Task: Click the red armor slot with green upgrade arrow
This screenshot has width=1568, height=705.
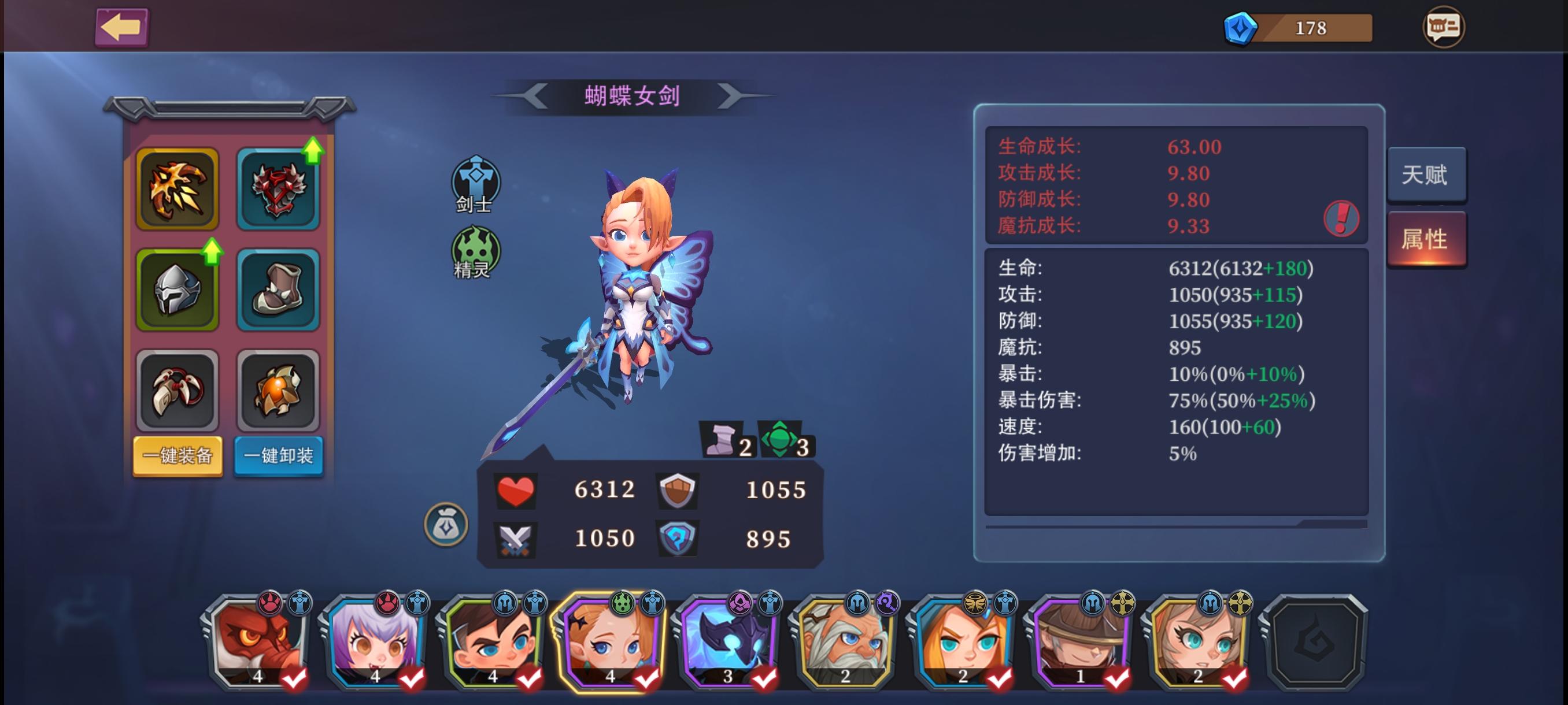Action: 279,188
